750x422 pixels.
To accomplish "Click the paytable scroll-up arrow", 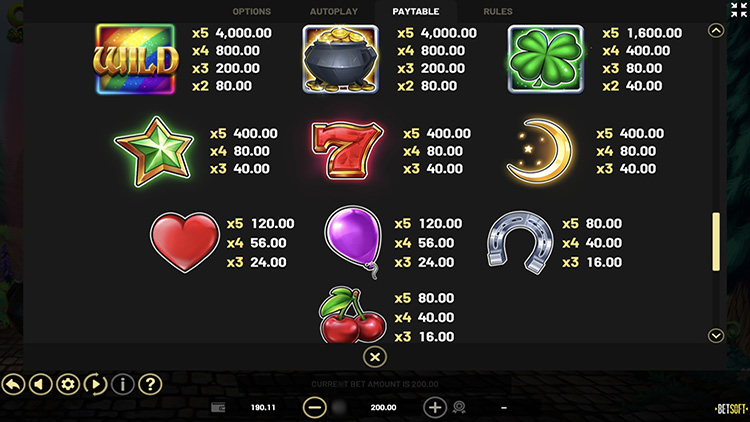I will pyautogui.click(x=715, y=31).
